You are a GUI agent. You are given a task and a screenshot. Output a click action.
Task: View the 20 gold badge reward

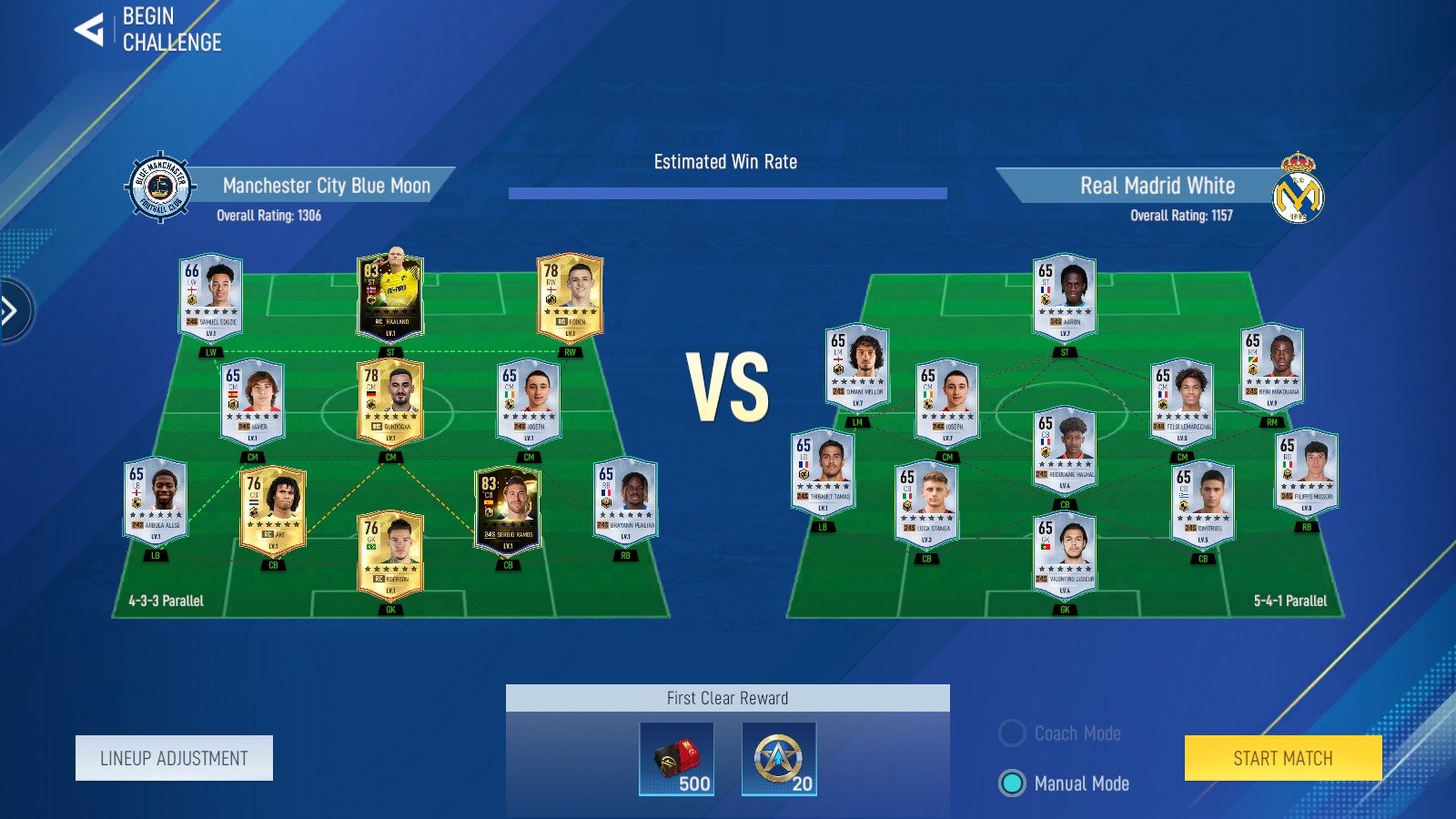[779, 759]
